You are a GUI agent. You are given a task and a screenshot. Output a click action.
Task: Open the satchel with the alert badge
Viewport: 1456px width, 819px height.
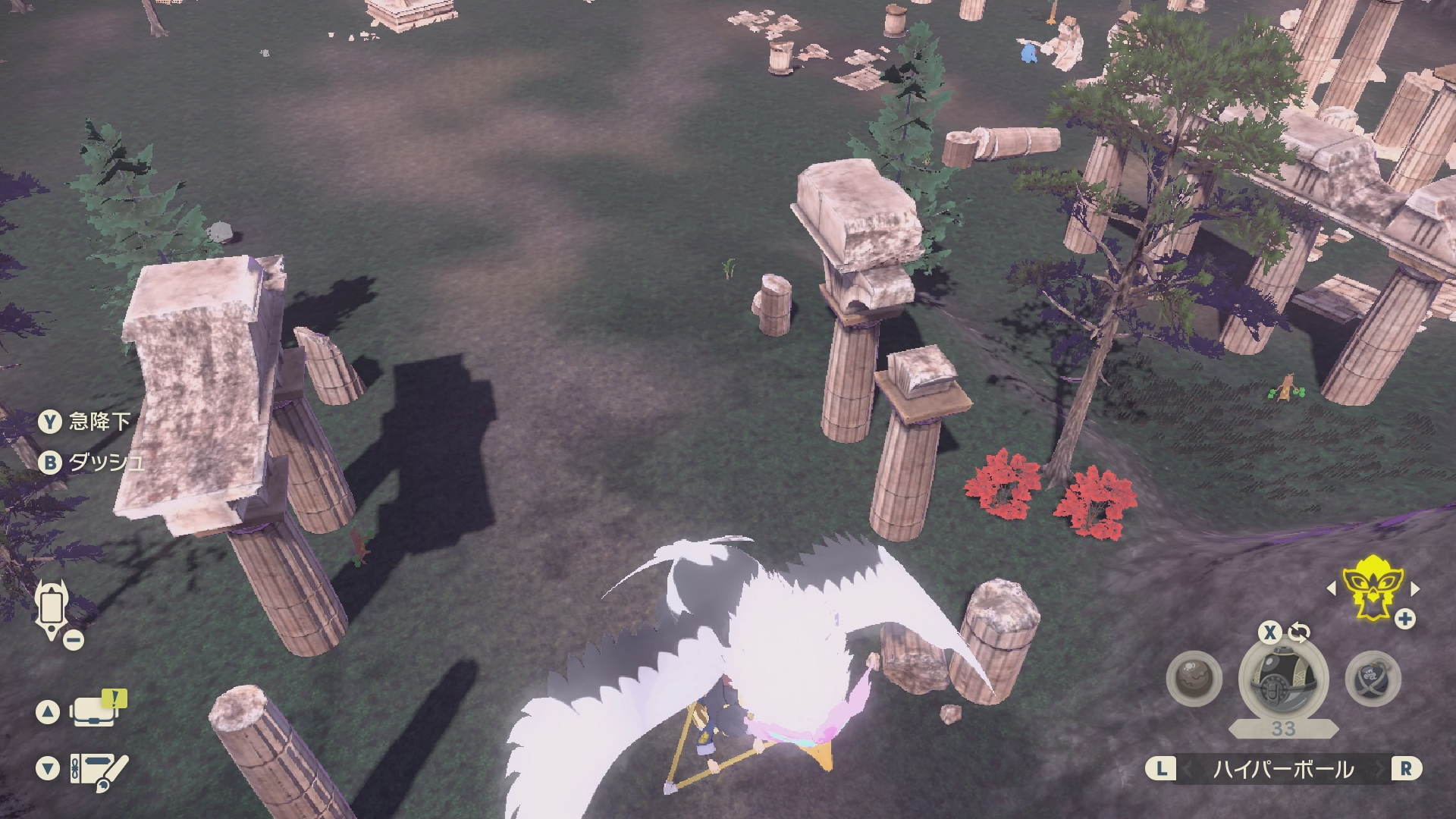[94, 711]
